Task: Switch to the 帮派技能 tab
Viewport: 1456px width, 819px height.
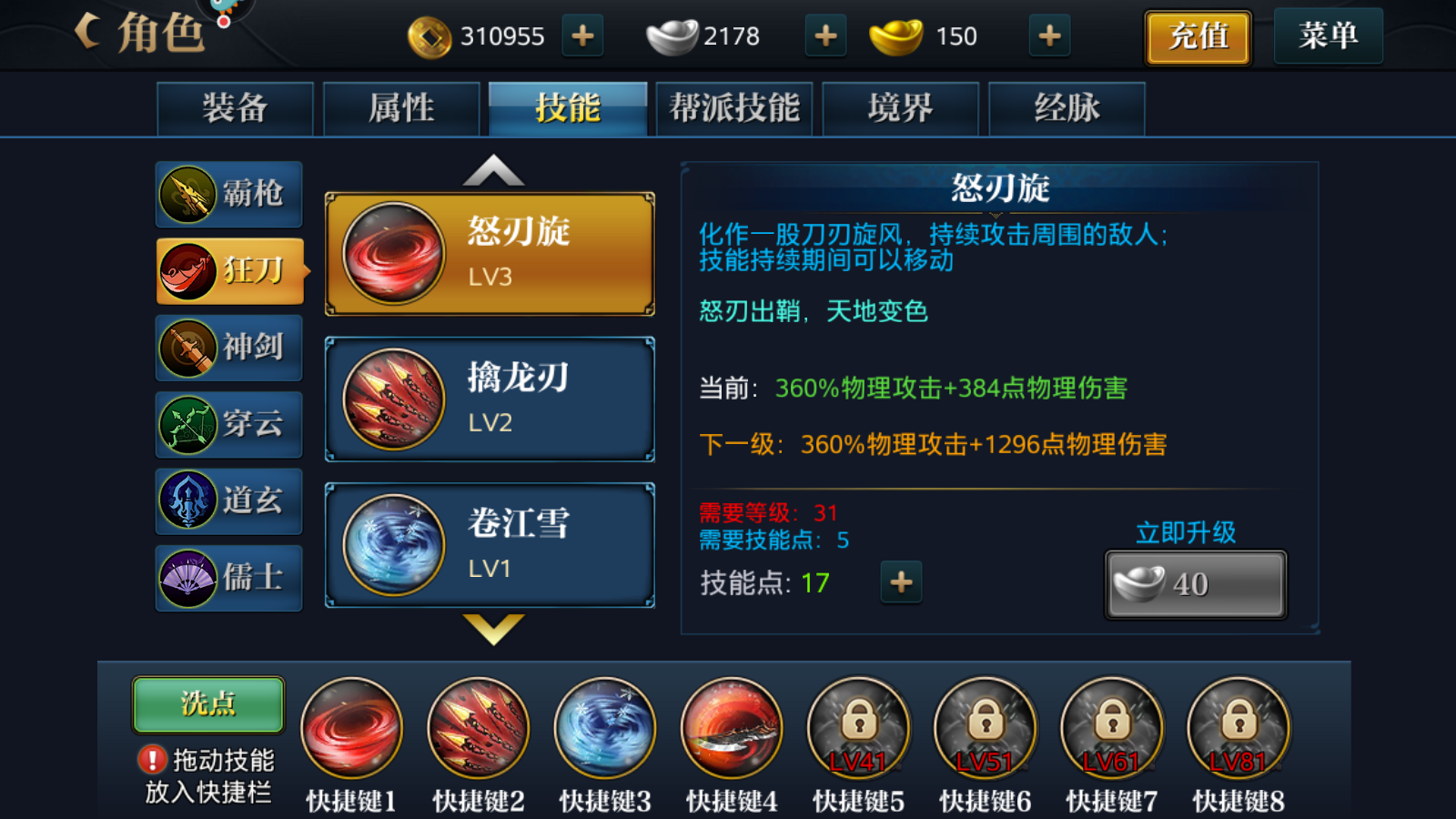Action: coord(734,106)
